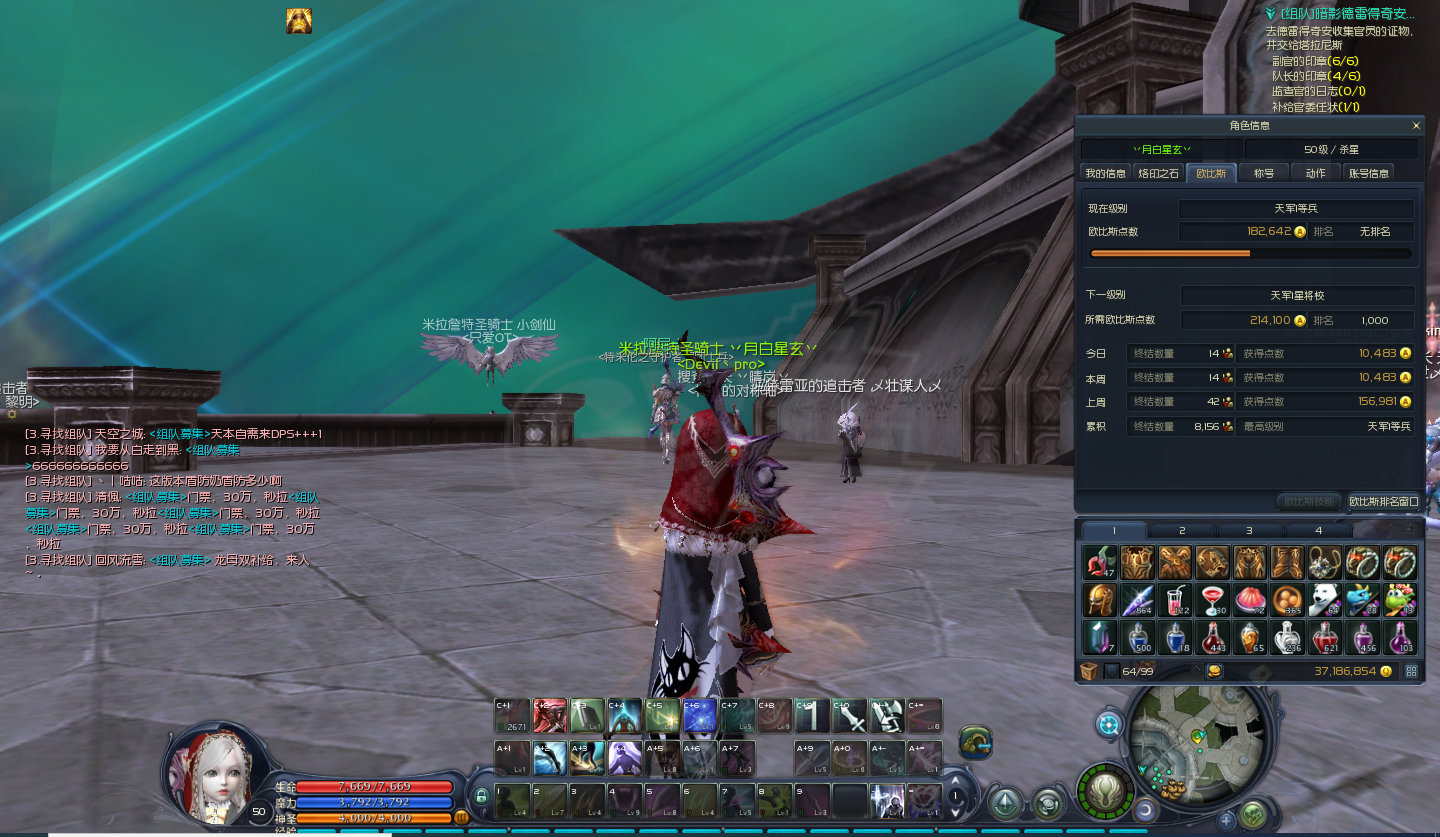Select the 称号 title tab
The height and width of the screenshot is (837, 1440).
coord(1264,173)
